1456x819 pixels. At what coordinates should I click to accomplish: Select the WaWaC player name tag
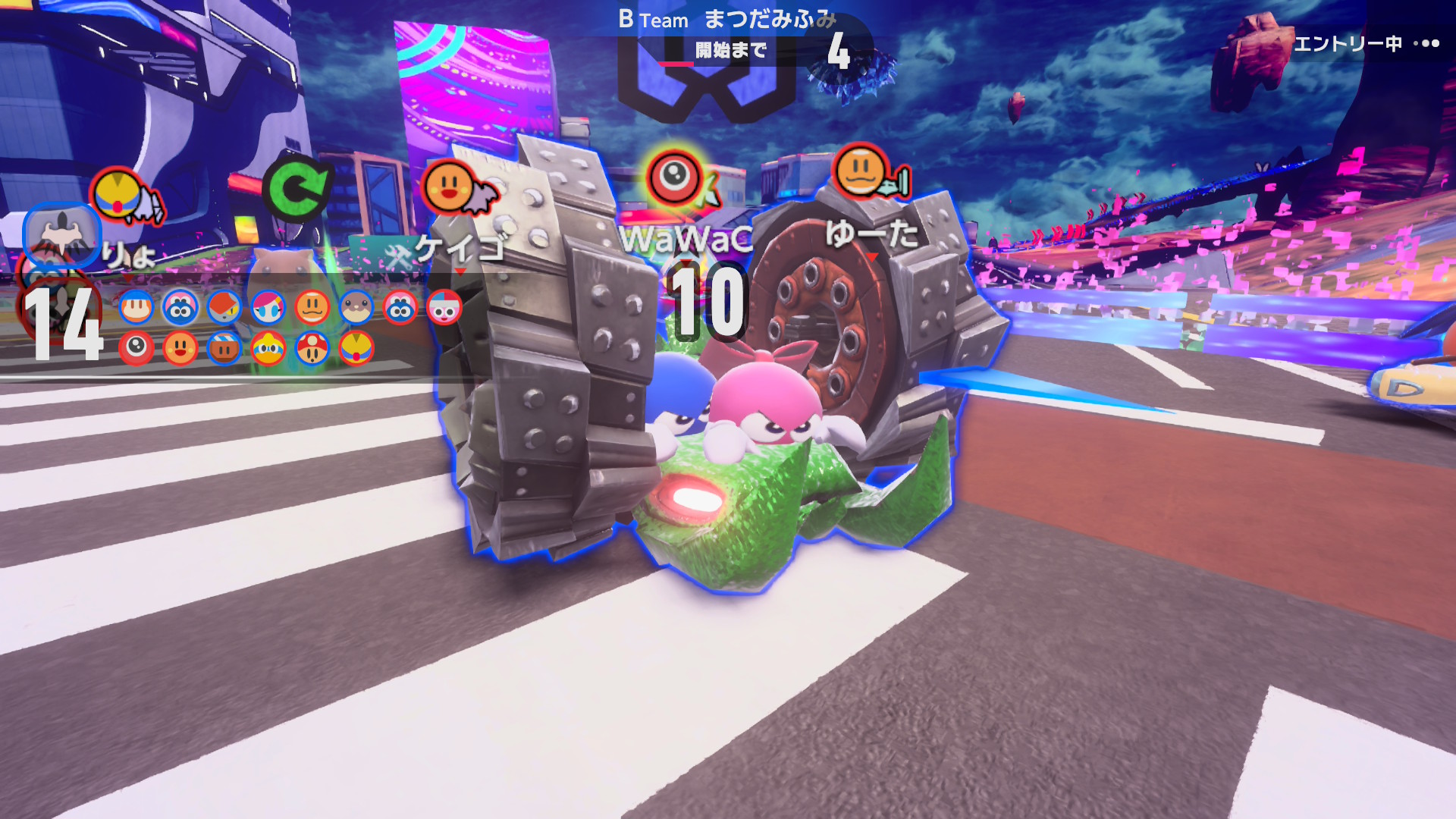tap(686, 239)
